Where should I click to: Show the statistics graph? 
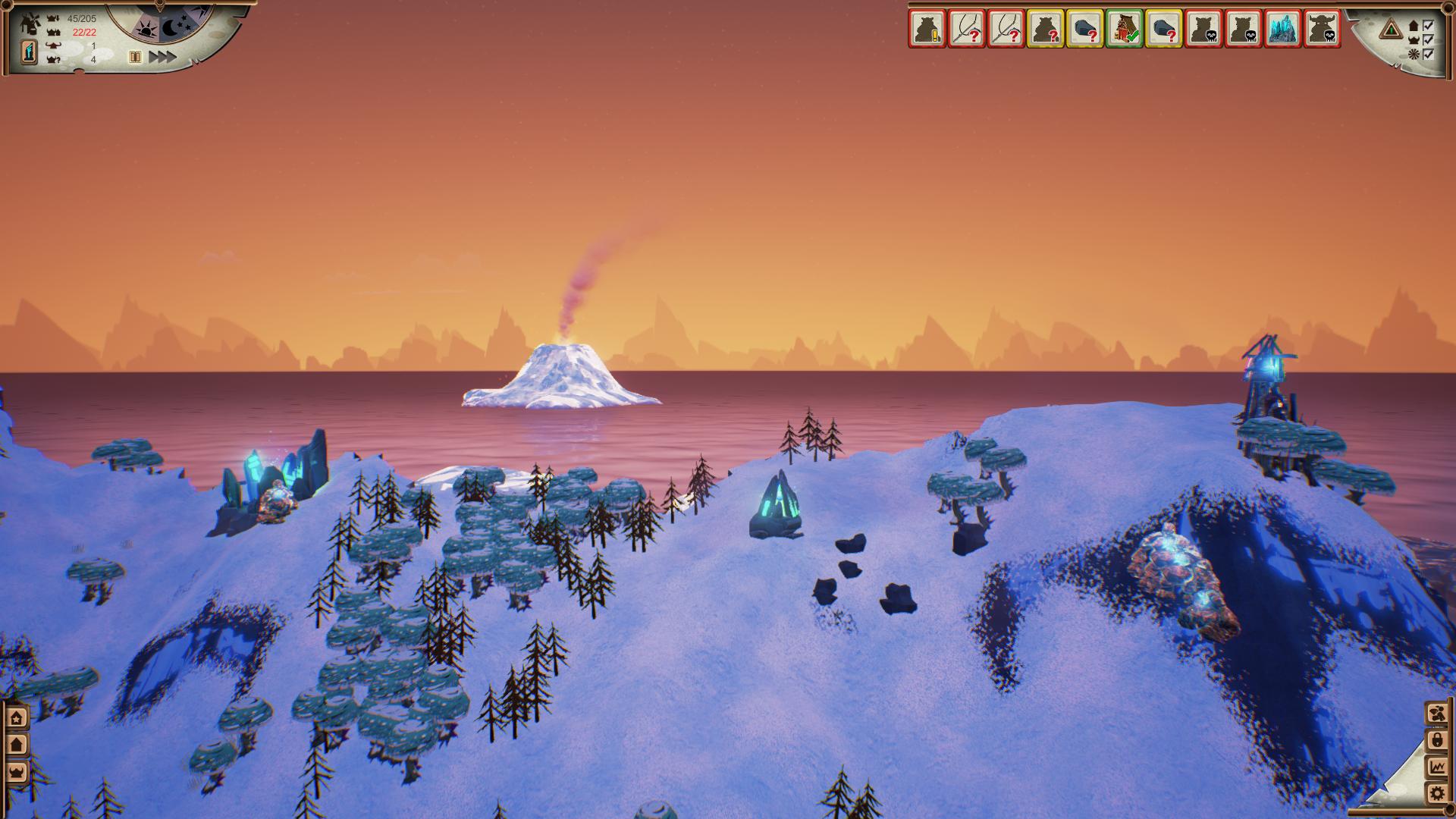(1436, 767)
